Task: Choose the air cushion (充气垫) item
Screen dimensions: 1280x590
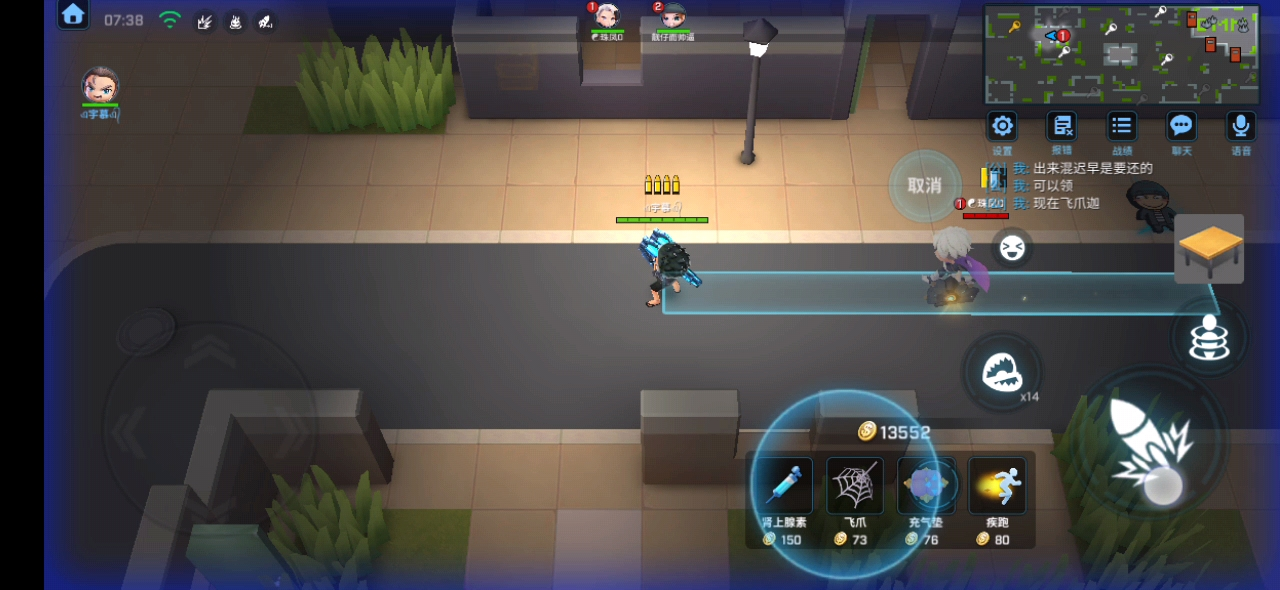Action: coord(926,486)
